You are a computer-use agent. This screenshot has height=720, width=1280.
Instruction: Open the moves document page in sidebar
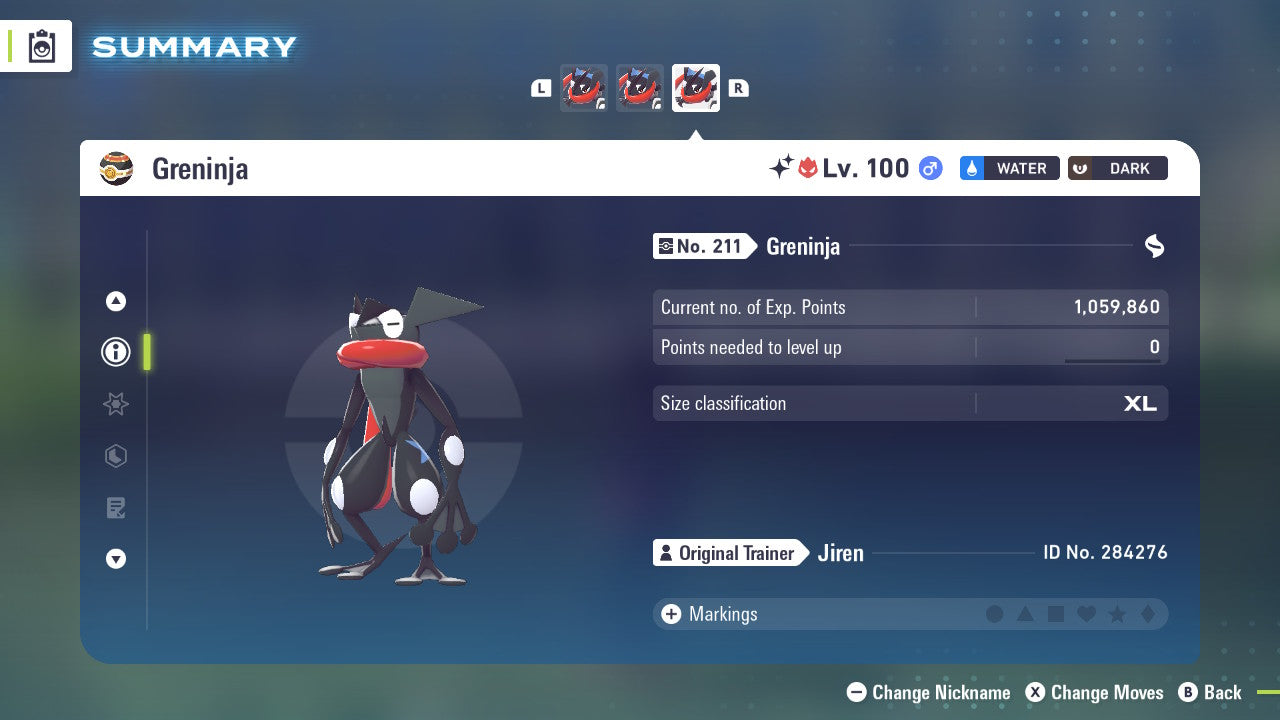click(x=115, y=508)
